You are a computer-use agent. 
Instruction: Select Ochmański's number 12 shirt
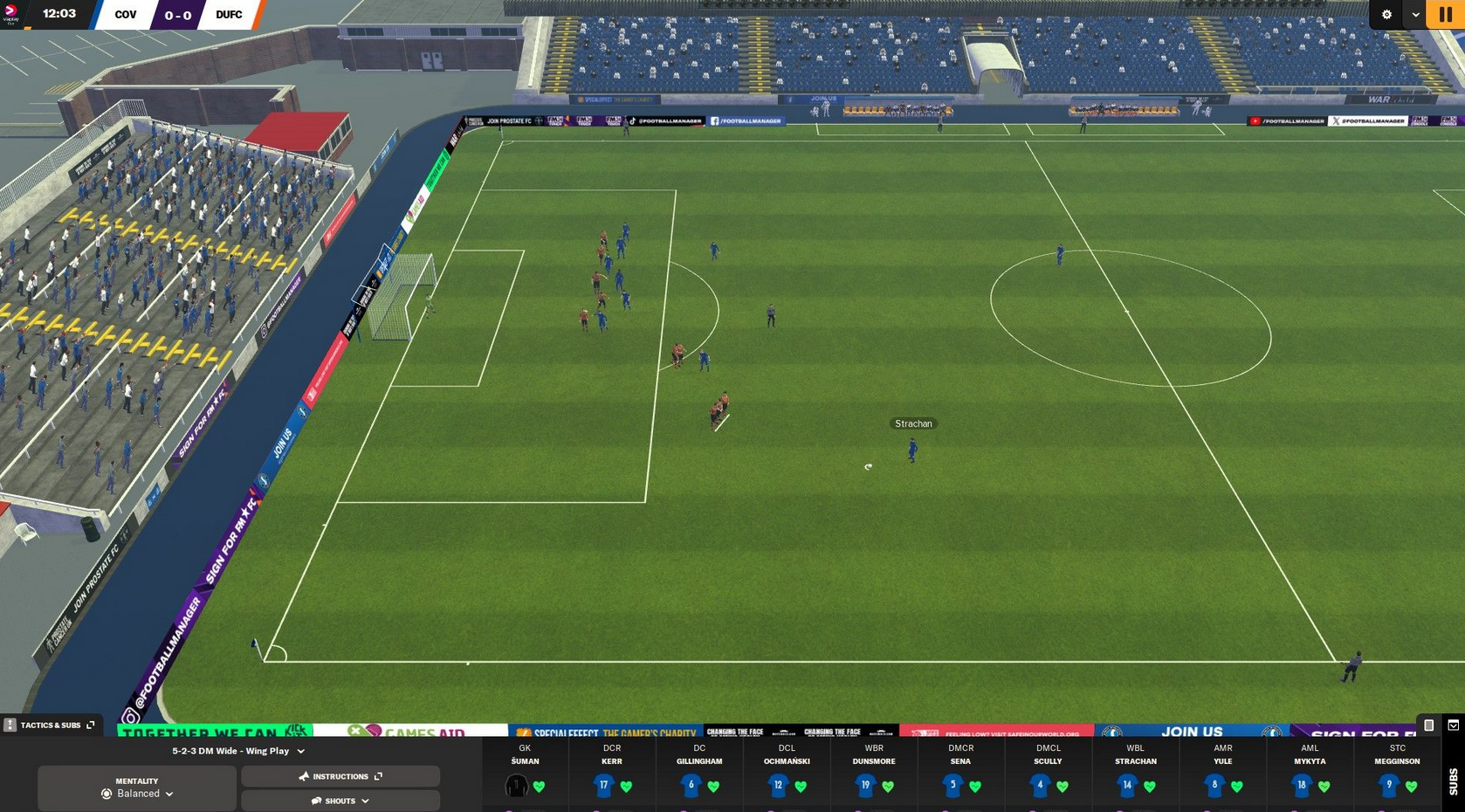pyautogui.click(x=779, y=785)
